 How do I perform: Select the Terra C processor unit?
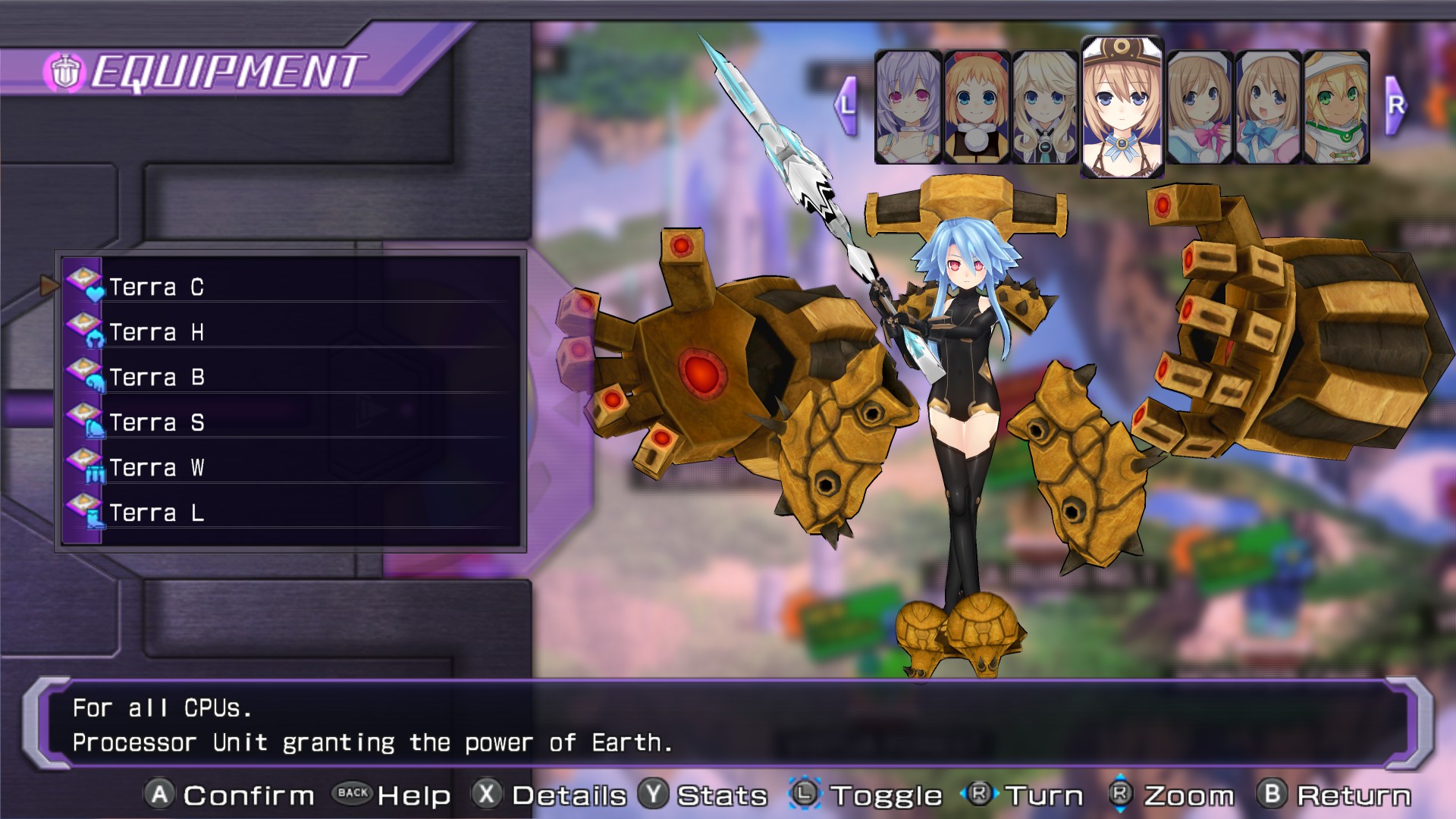156,287
